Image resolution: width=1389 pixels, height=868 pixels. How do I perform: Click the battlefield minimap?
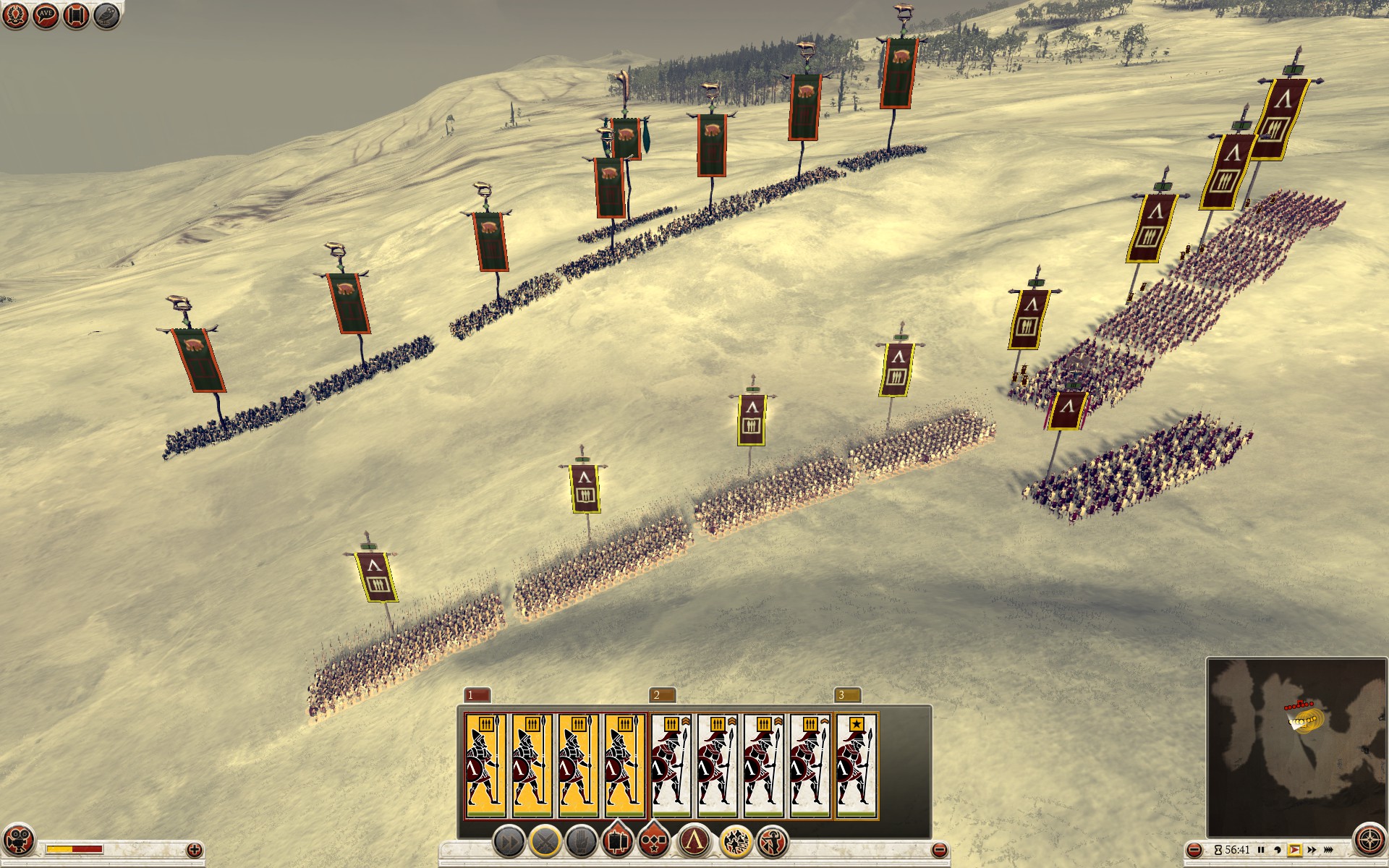pos(1296,745)
